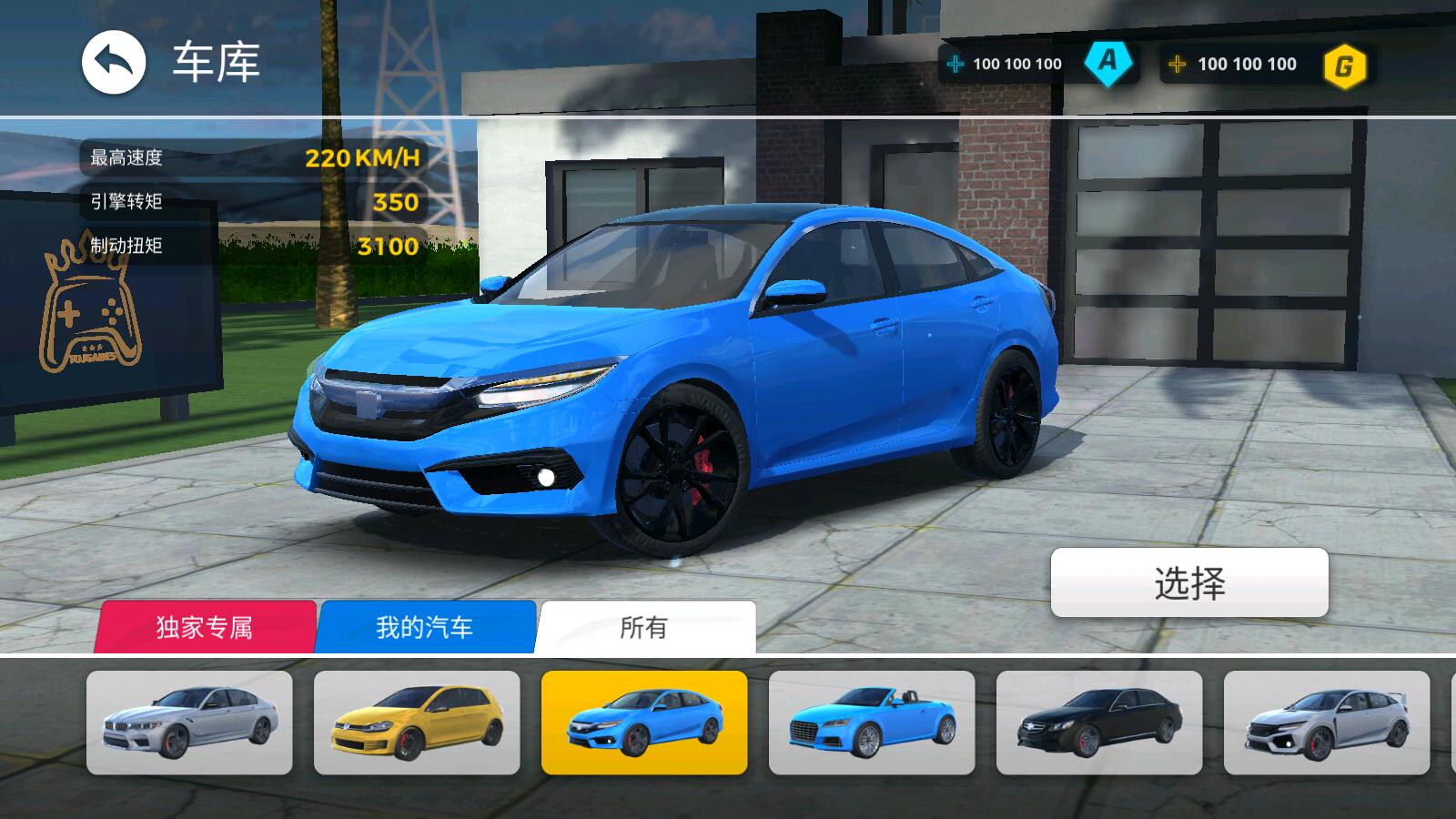Go back using the arrow button
The height and width of the screenshot is (819, 1456).
(x=114, y=63)
